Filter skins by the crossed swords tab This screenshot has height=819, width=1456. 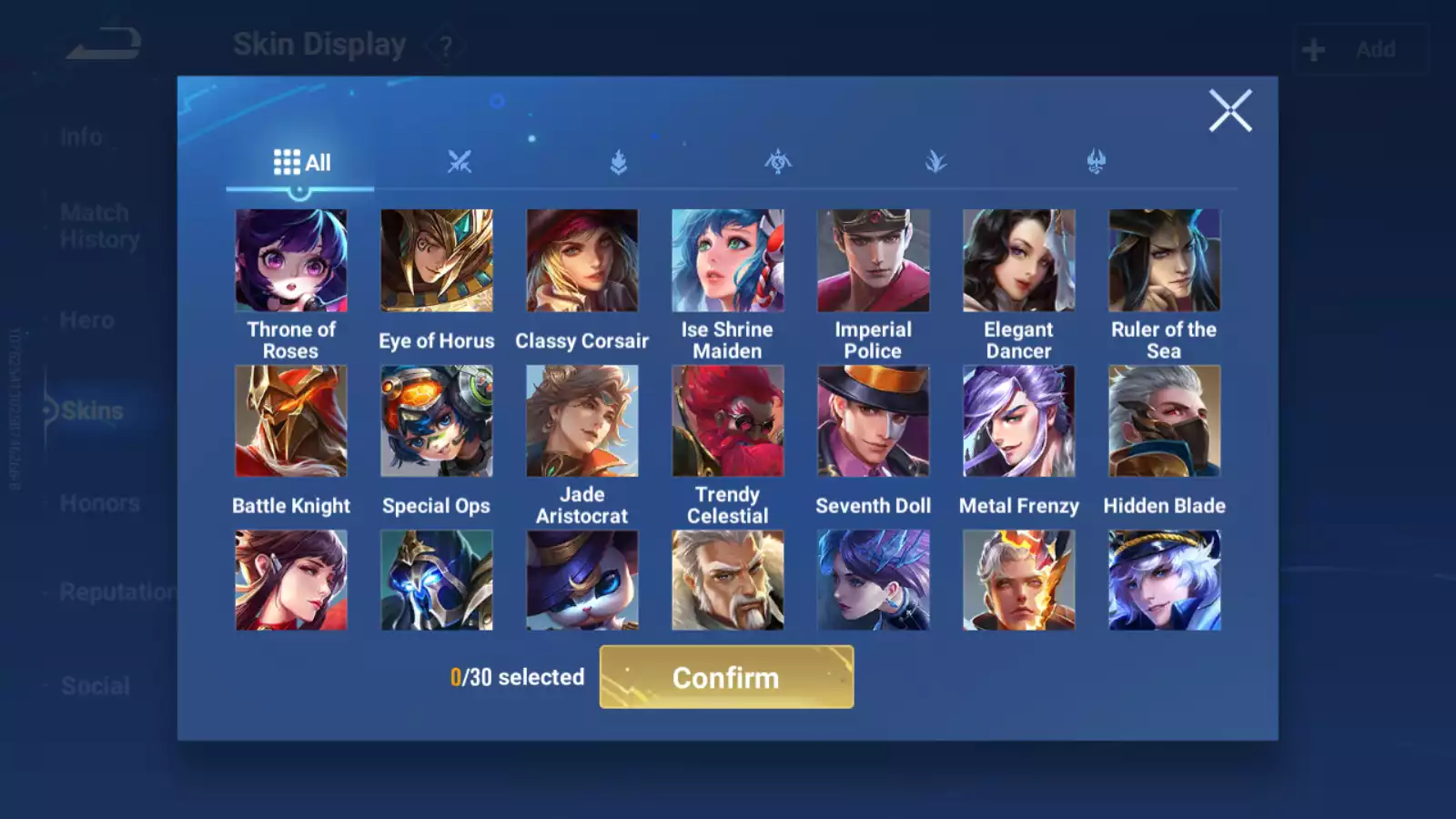pyautogui.click(x=460, y=163)
